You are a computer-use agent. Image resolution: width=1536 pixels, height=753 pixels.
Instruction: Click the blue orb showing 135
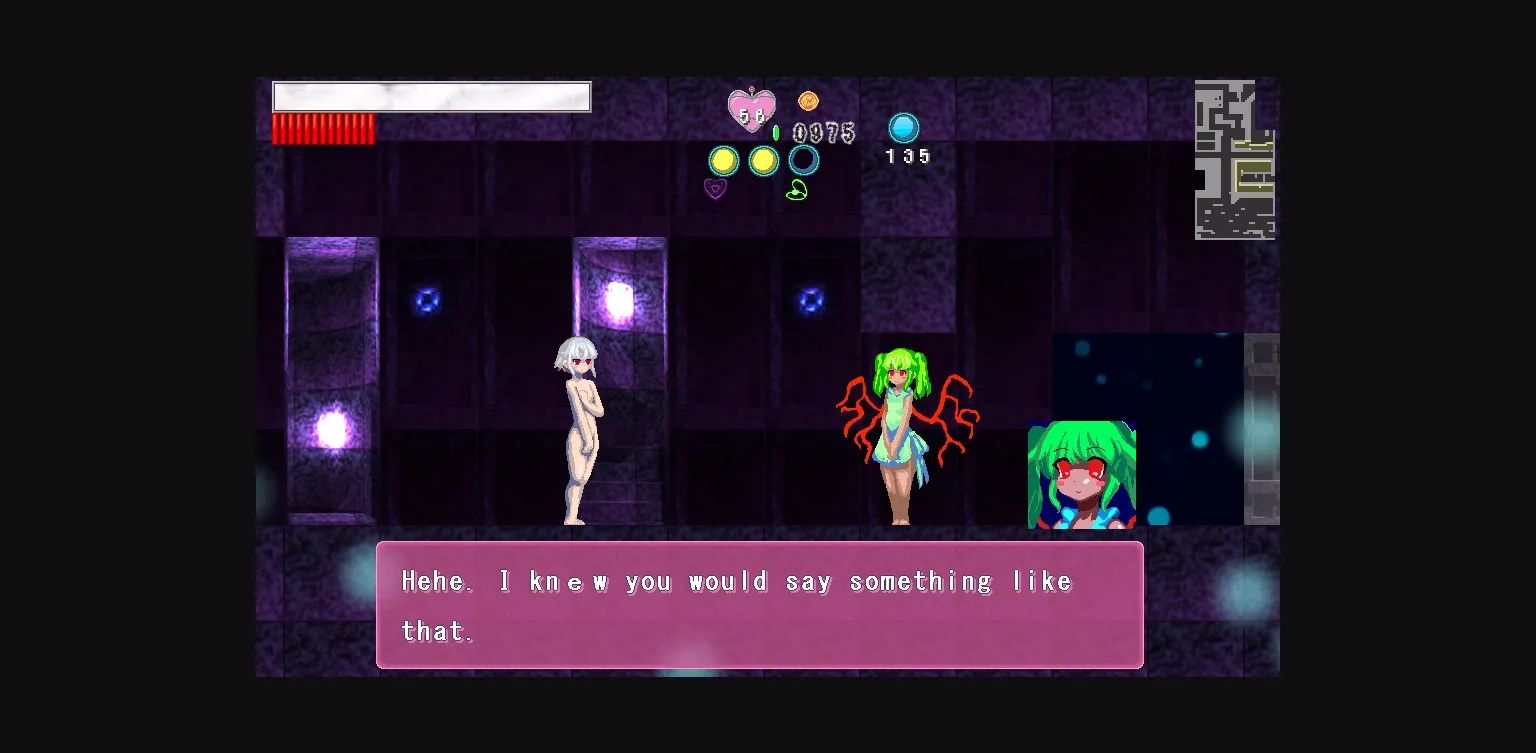[x=905, y=126]
